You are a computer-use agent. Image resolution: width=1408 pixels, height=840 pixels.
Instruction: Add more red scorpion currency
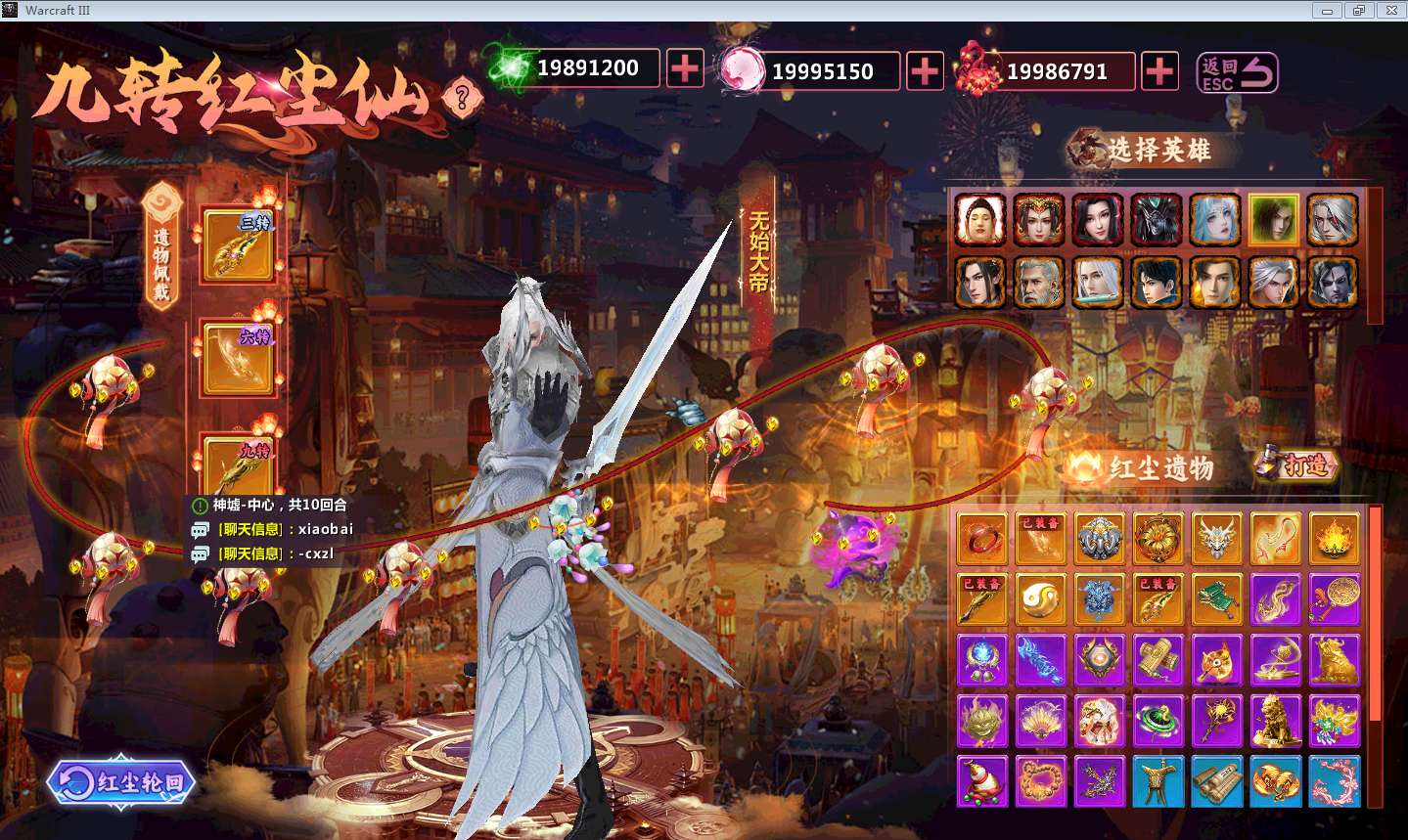[x=1159, y=70]
